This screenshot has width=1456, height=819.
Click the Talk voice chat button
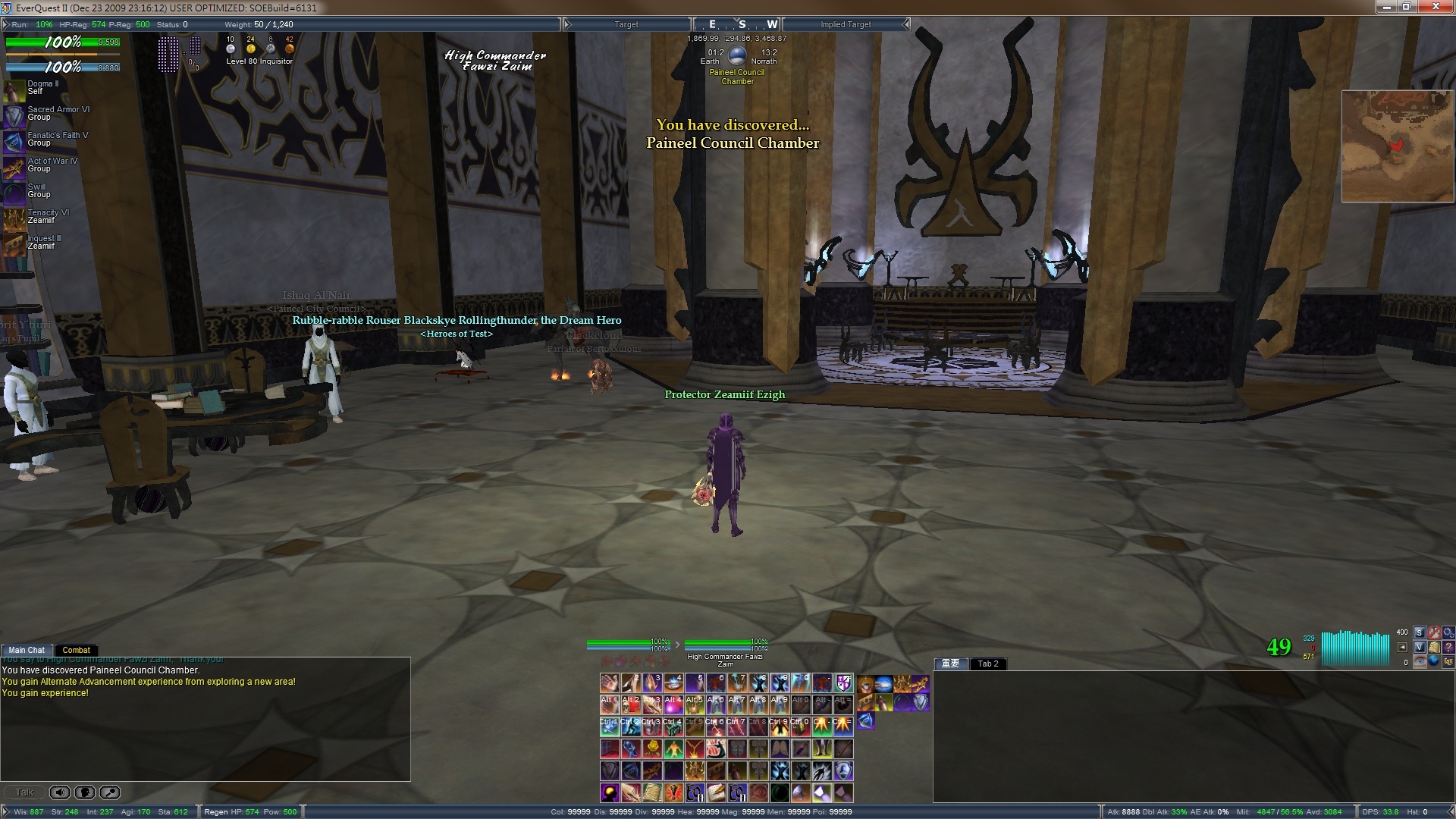[25, 792]
